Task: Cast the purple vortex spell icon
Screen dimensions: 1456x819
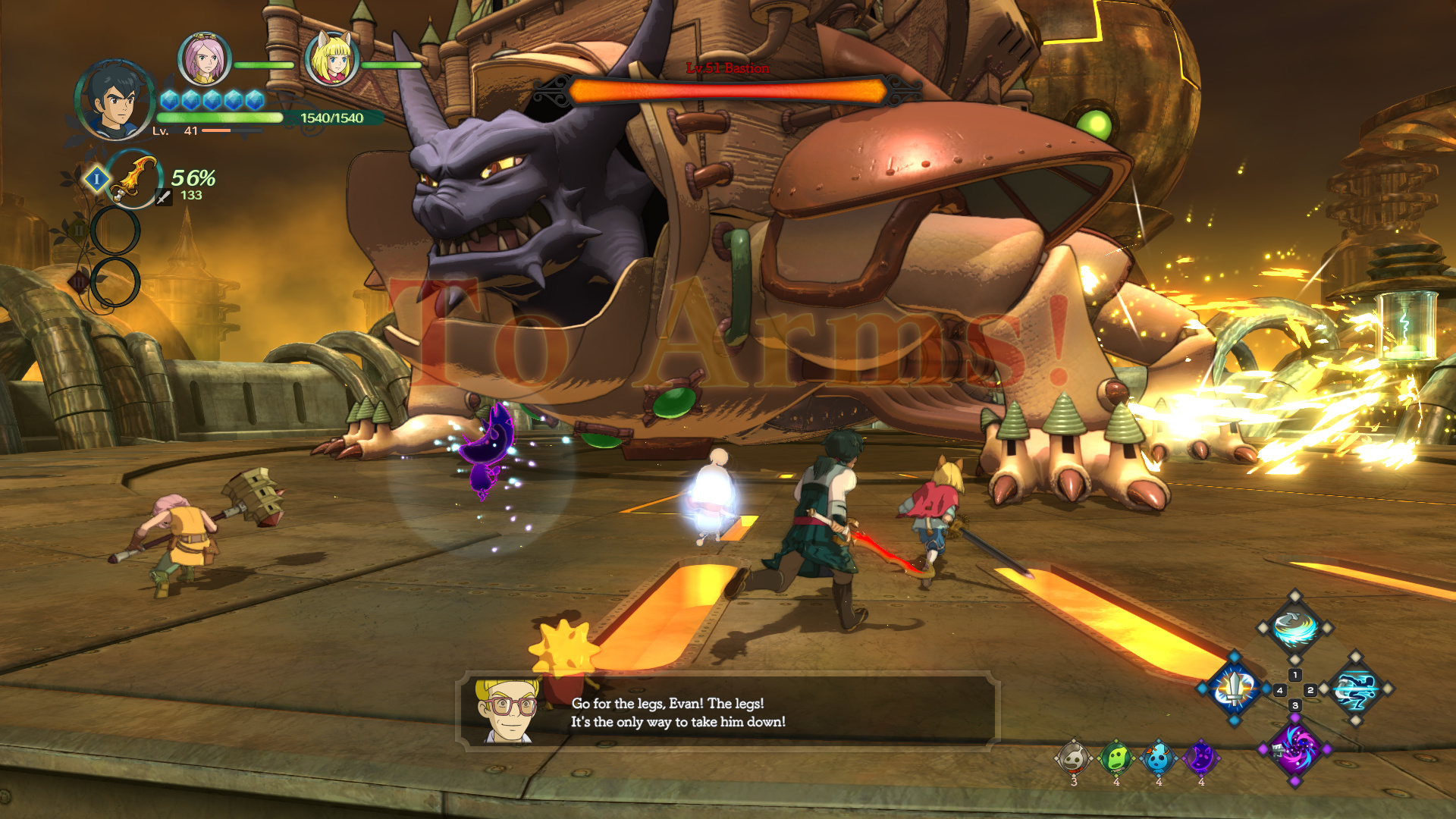Action: (x=1294, y=748)
